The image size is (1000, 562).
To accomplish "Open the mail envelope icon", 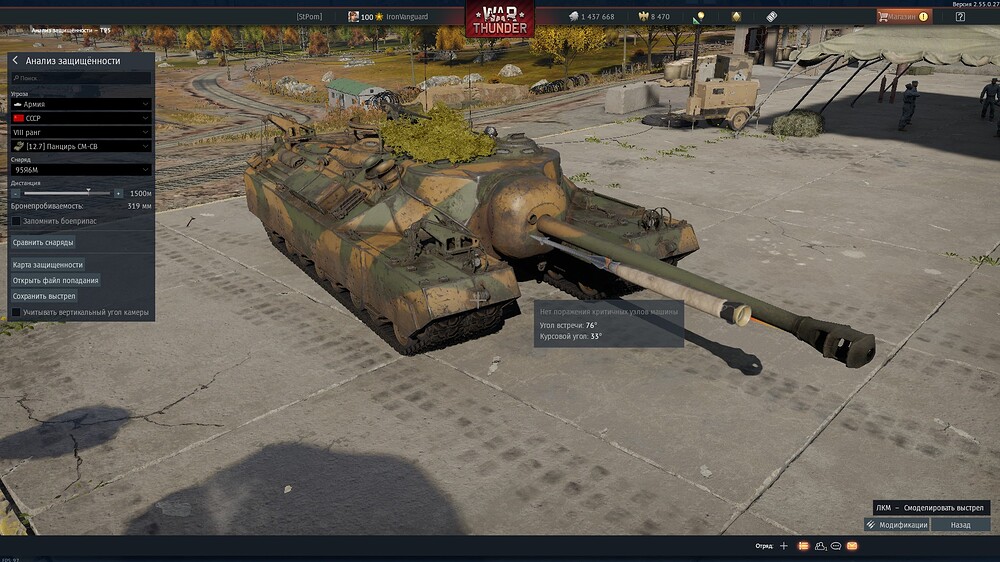I will click(852, 546).
